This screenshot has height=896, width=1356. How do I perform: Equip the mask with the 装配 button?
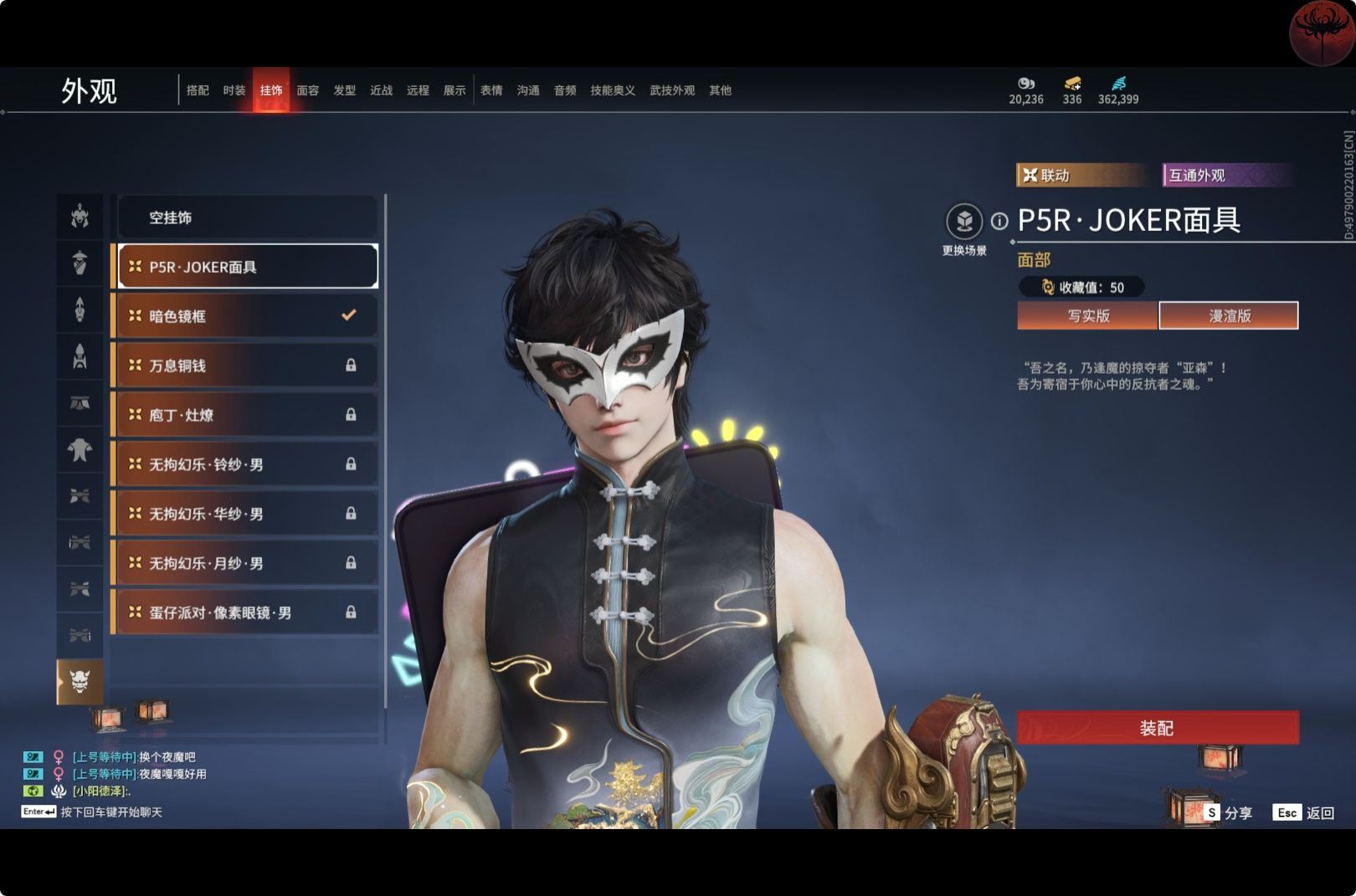[x=1157, y=728]
